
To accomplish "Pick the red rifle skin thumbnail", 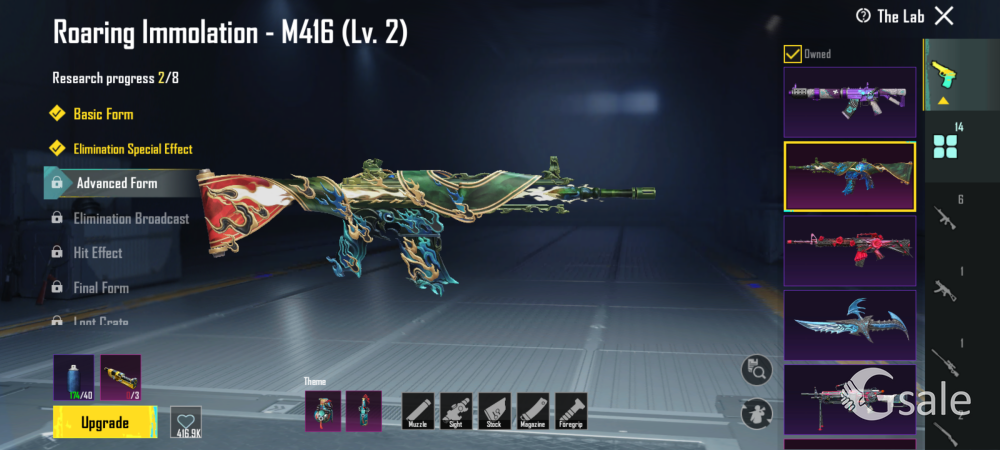I will click(850, 250).
